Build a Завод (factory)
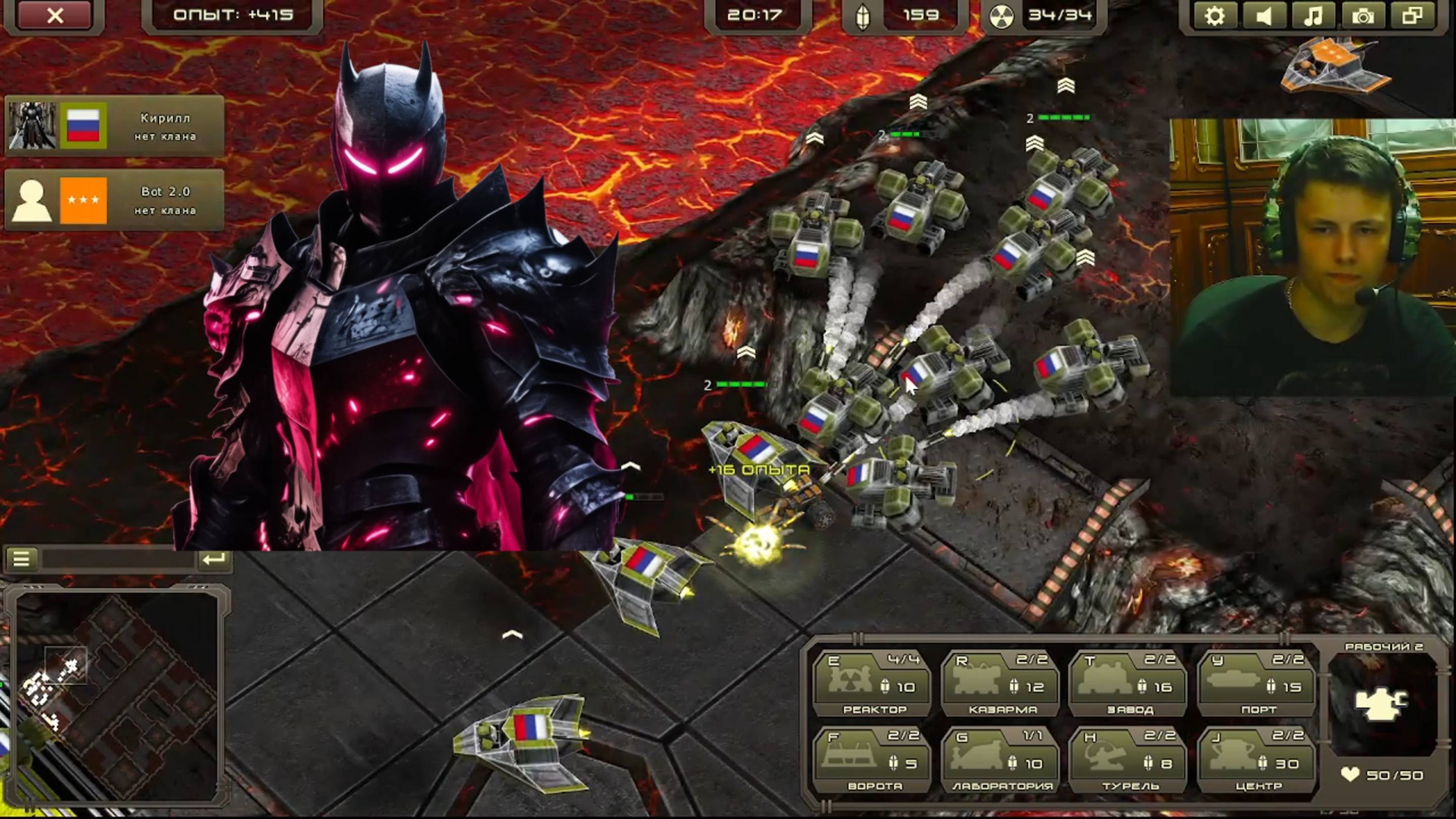 [x=1128, y=684]
